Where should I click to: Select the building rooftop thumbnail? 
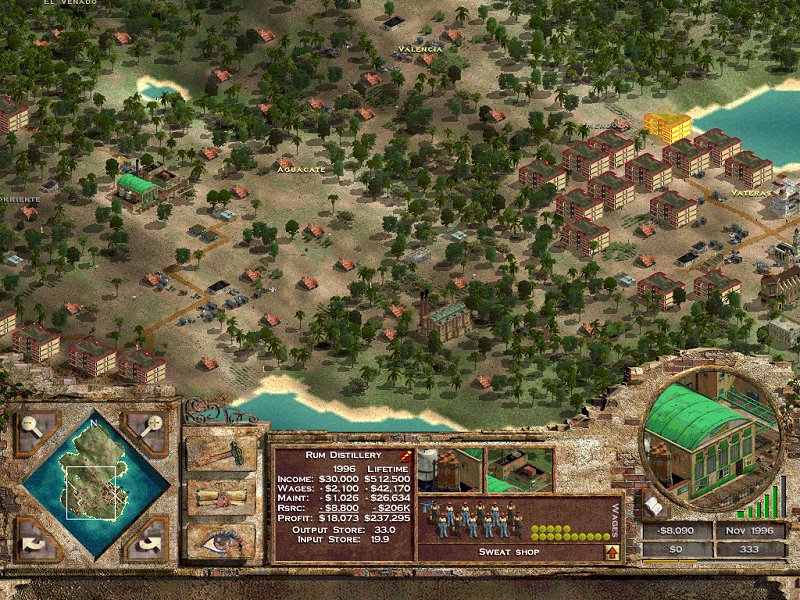click(x=520, y=468)
